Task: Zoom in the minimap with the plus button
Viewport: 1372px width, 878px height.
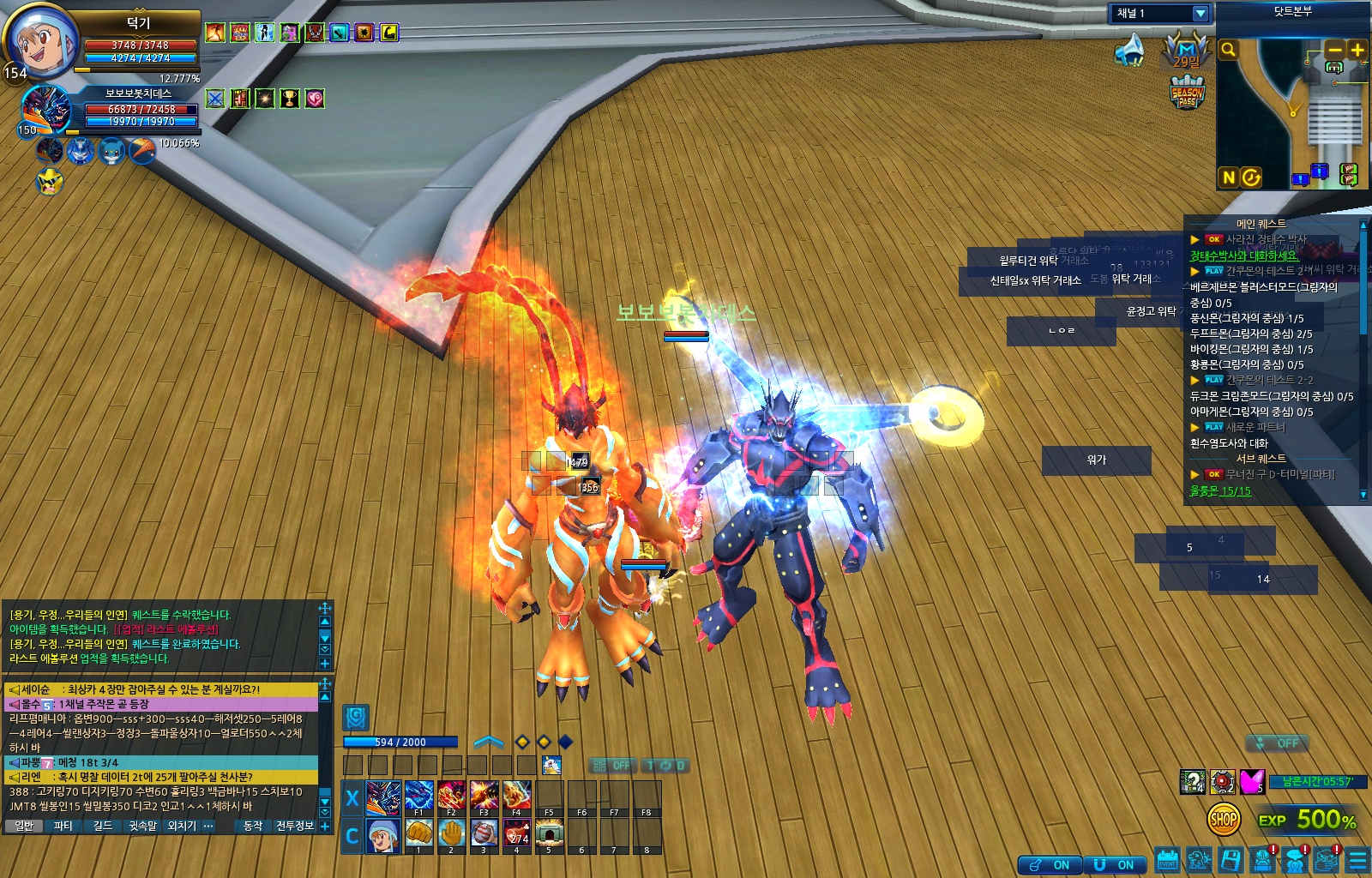Action: pyautogui.click(x=1357, y=50)
